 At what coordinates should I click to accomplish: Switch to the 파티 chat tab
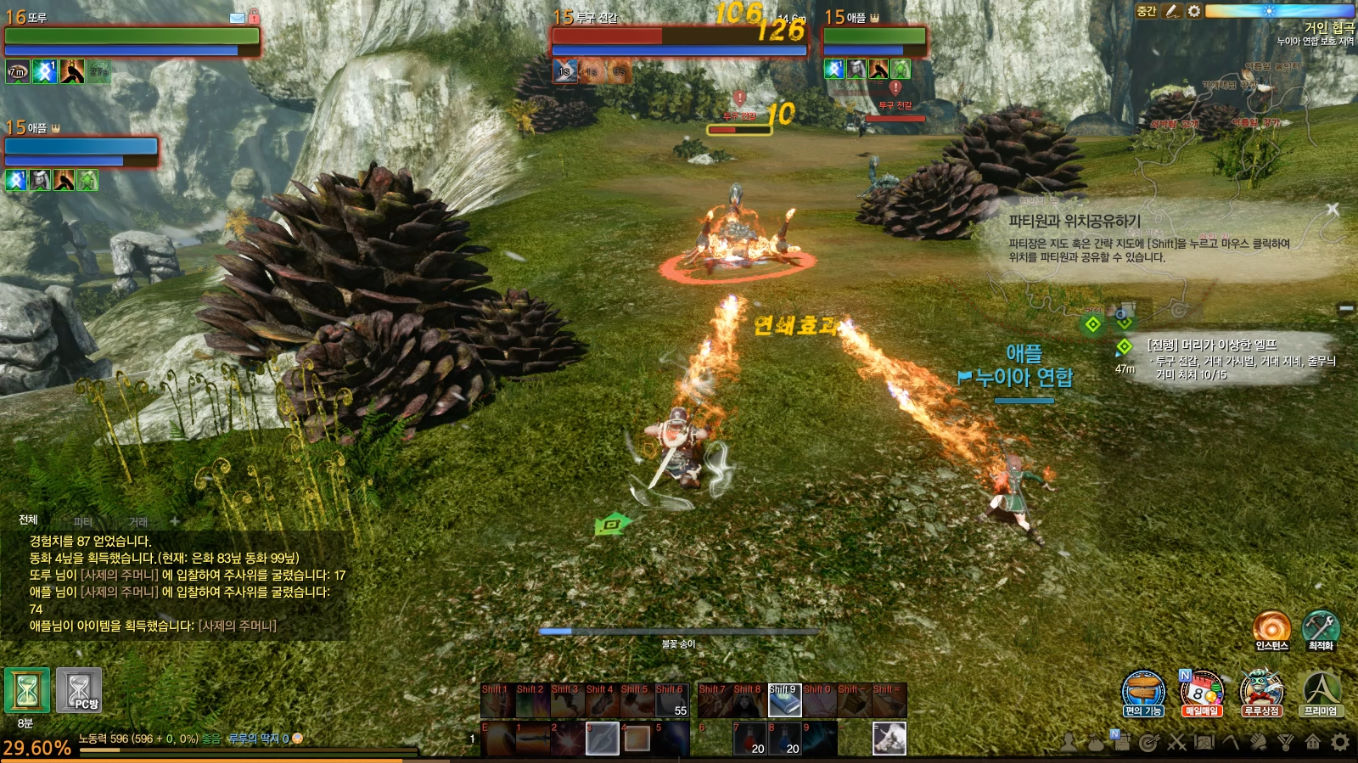(83, 522)
